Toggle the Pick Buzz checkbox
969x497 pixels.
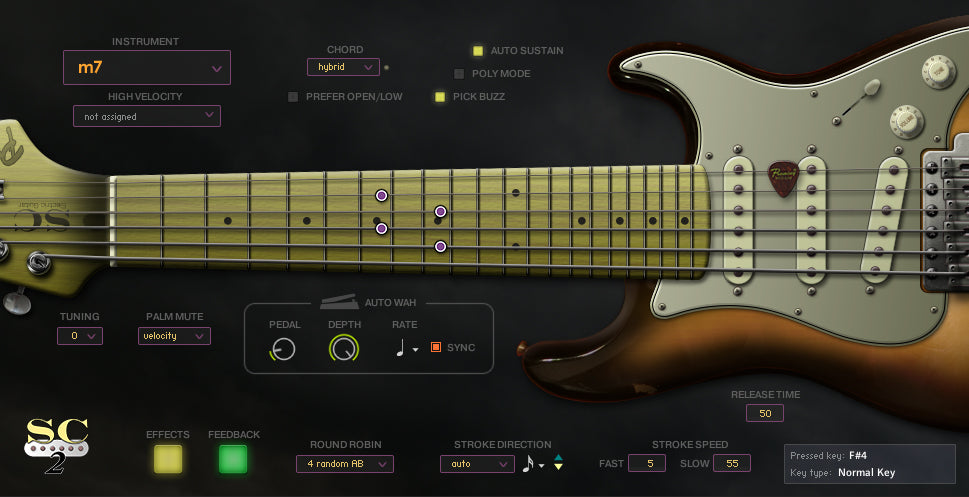tap(439, 97)
